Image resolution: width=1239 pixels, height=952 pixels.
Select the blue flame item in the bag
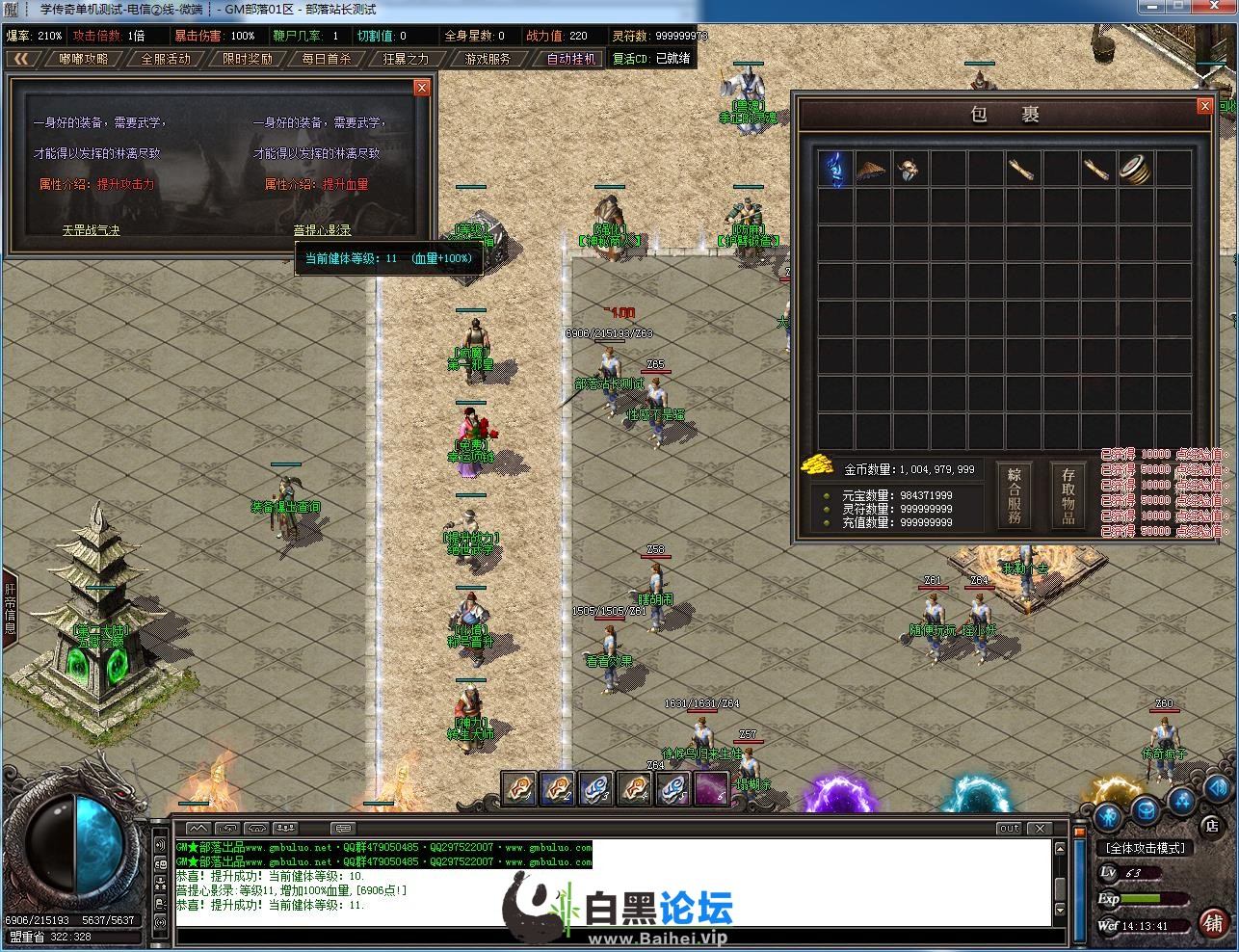coord(834,169)
